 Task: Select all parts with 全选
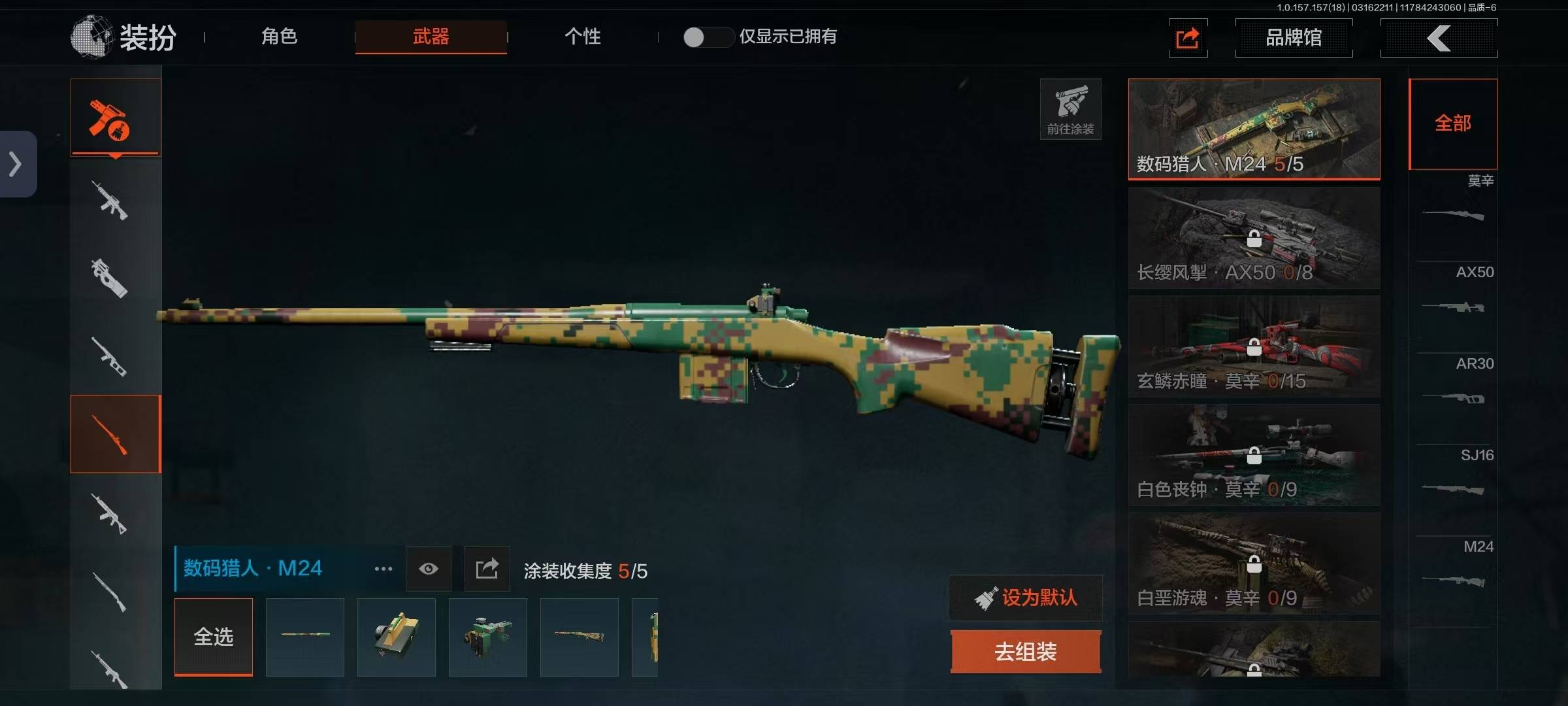[x=214, y=637]
